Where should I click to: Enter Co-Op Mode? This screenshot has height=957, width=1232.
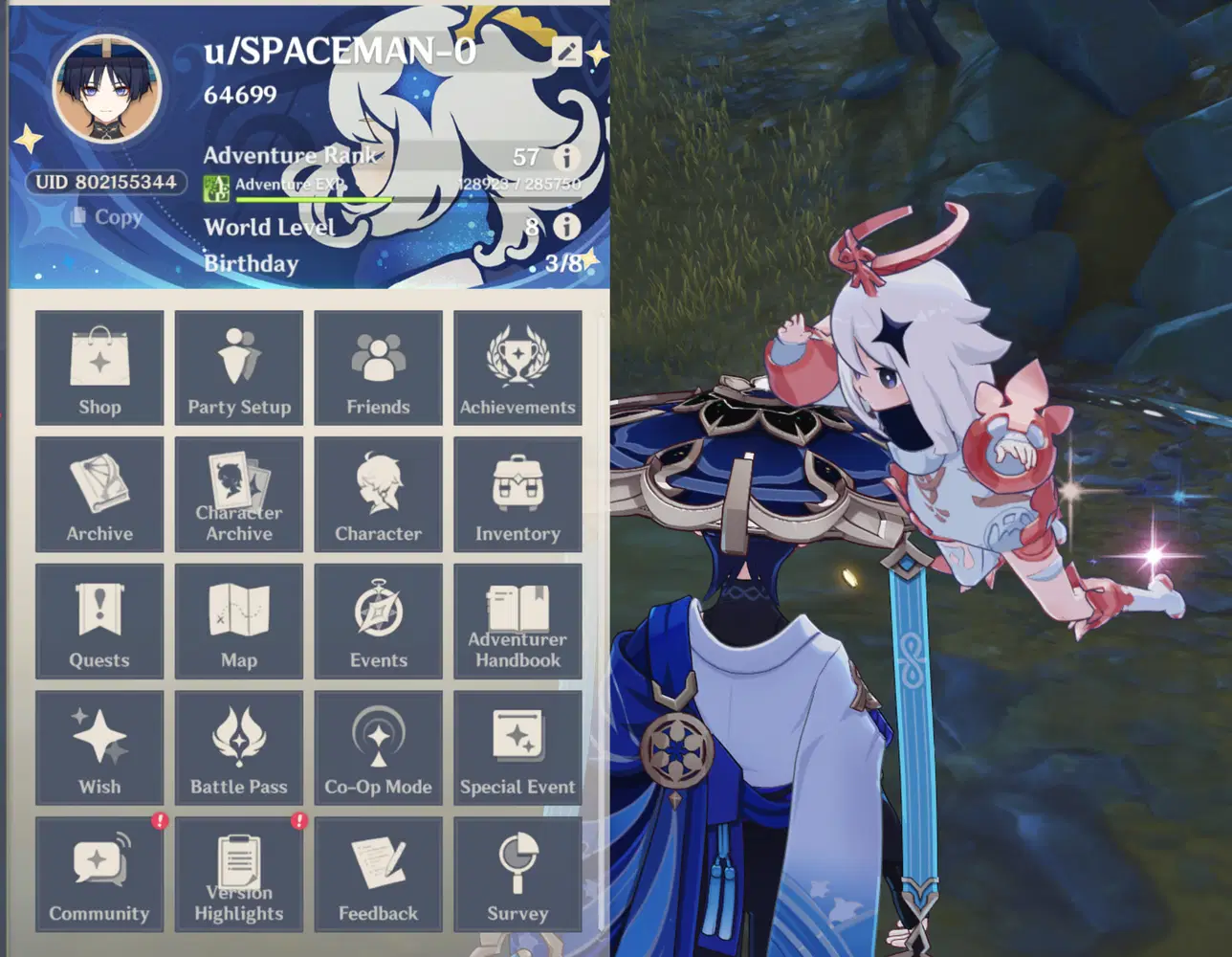pyautogui.click(x=379, y=746)
